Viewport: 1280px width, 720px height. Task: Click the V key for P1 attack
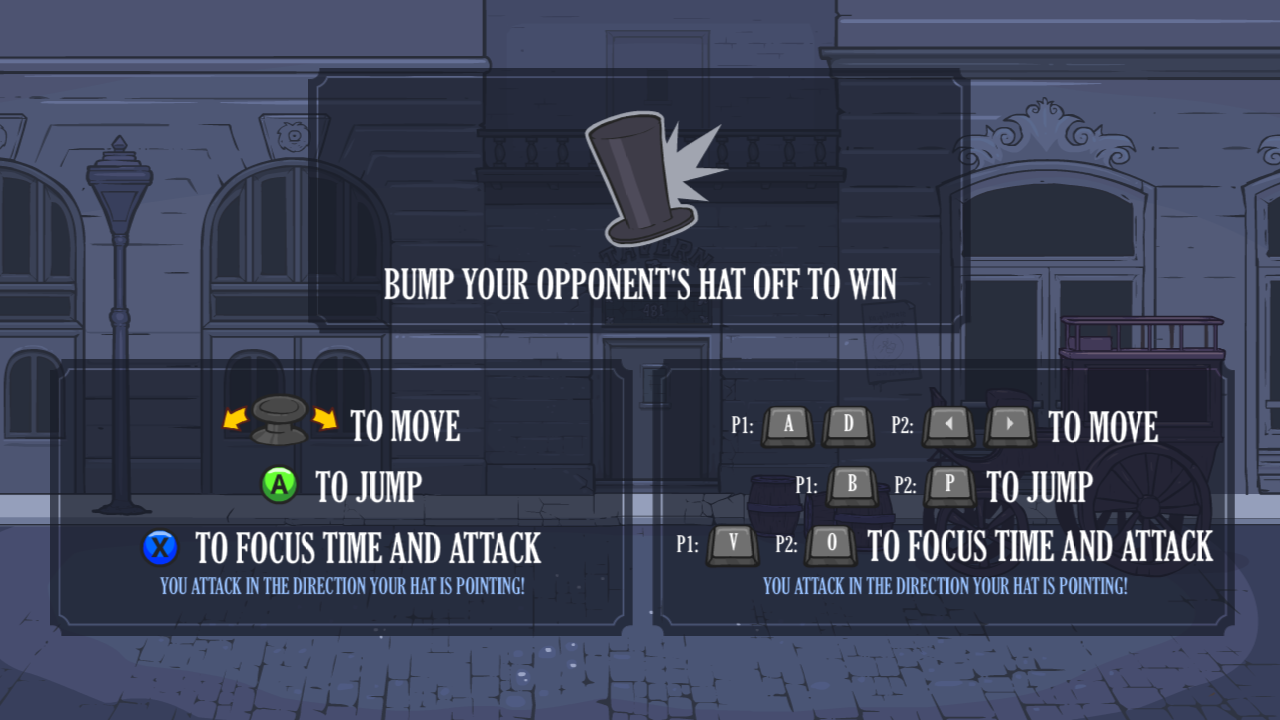pyautogui.click(x=732, y=547)
